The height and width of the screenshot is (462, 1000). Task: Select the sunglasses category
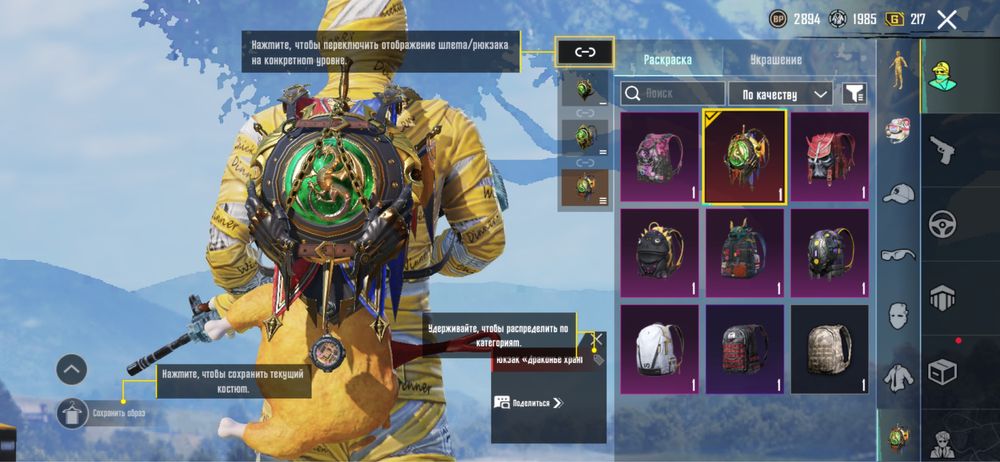[899, 255]
